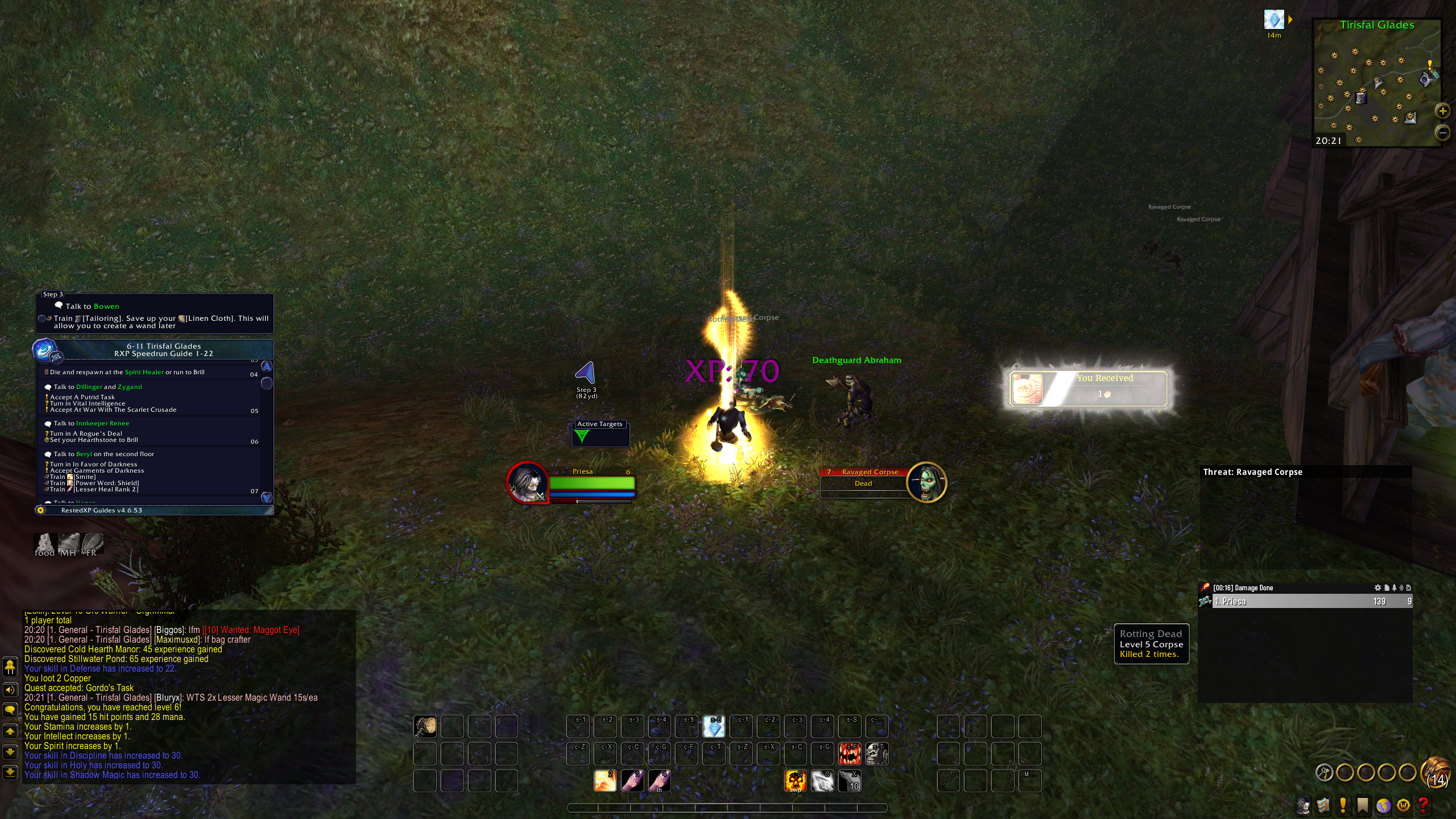Open the world map globe micro button
The width and height of the screenshot is (1456, 819).
[1383, 805]
